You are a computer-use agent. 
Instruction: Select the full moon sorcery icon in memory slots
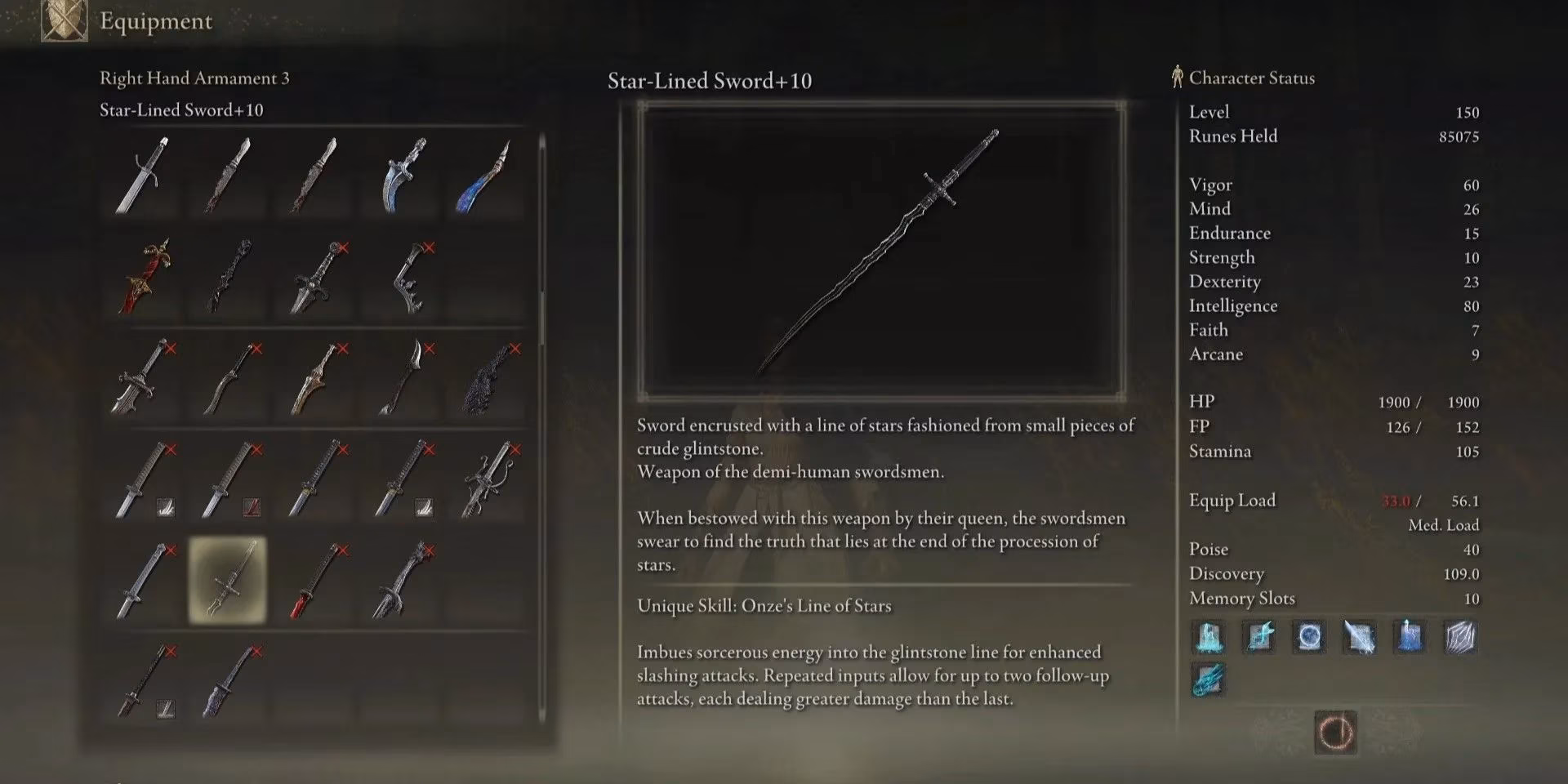pos(1309,638)
